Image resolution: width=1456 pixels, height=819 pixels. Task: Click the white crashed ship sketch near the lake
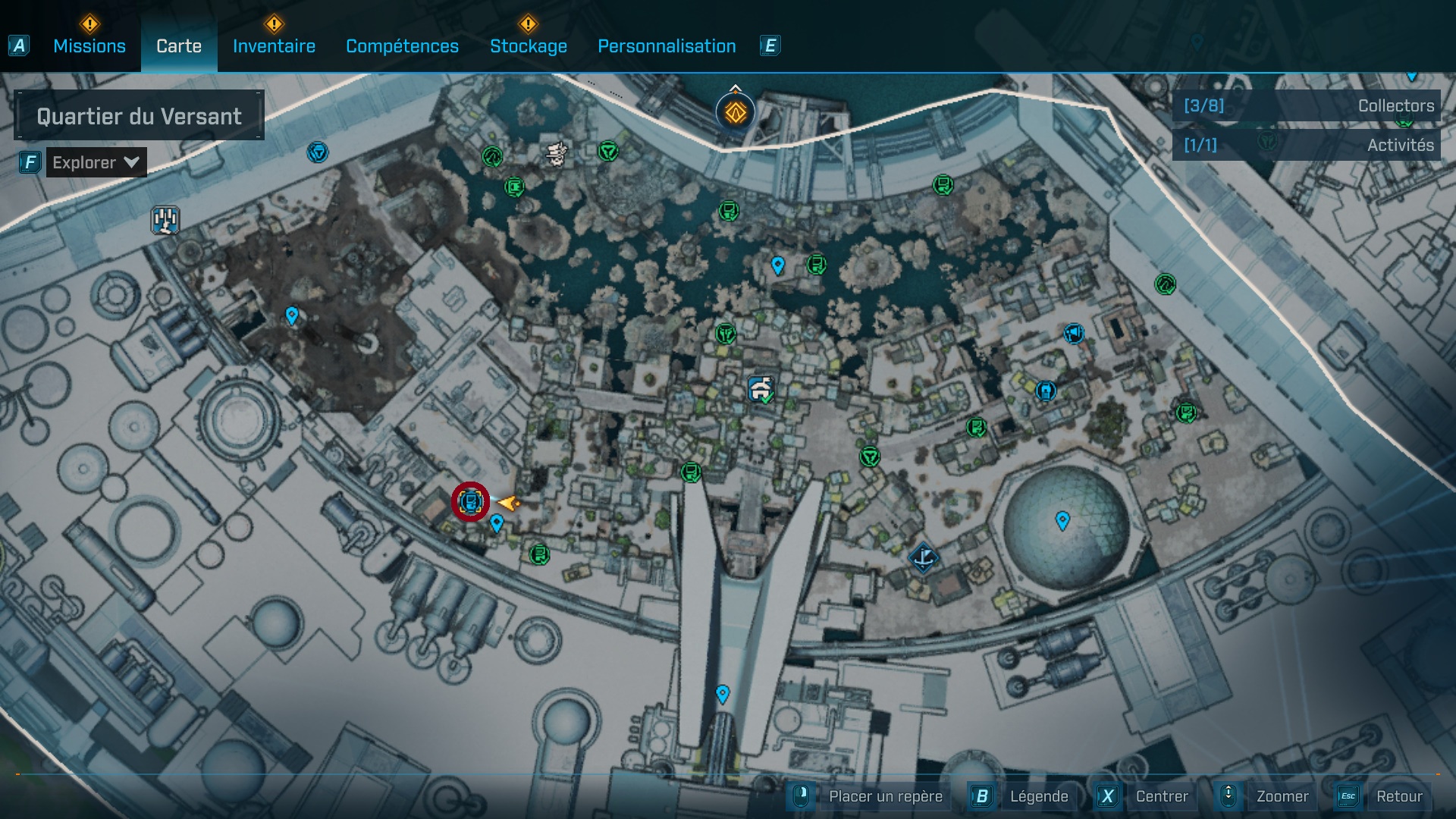(x=557, y=154)
